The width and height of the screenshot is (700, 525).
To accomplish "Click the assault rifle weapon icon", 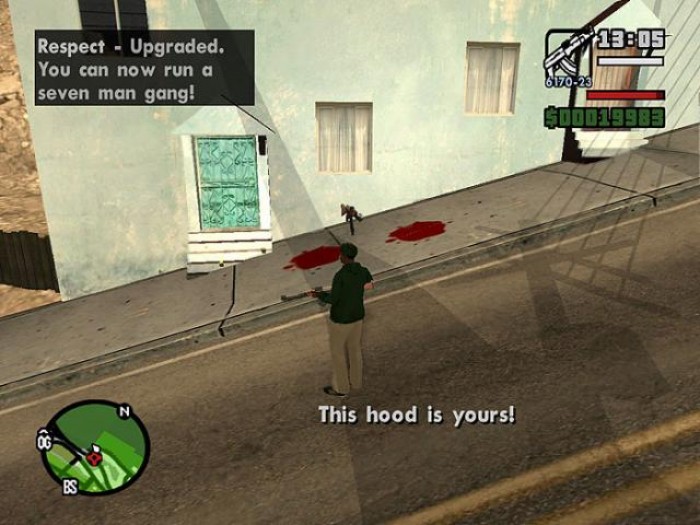I will click(565, 54).
